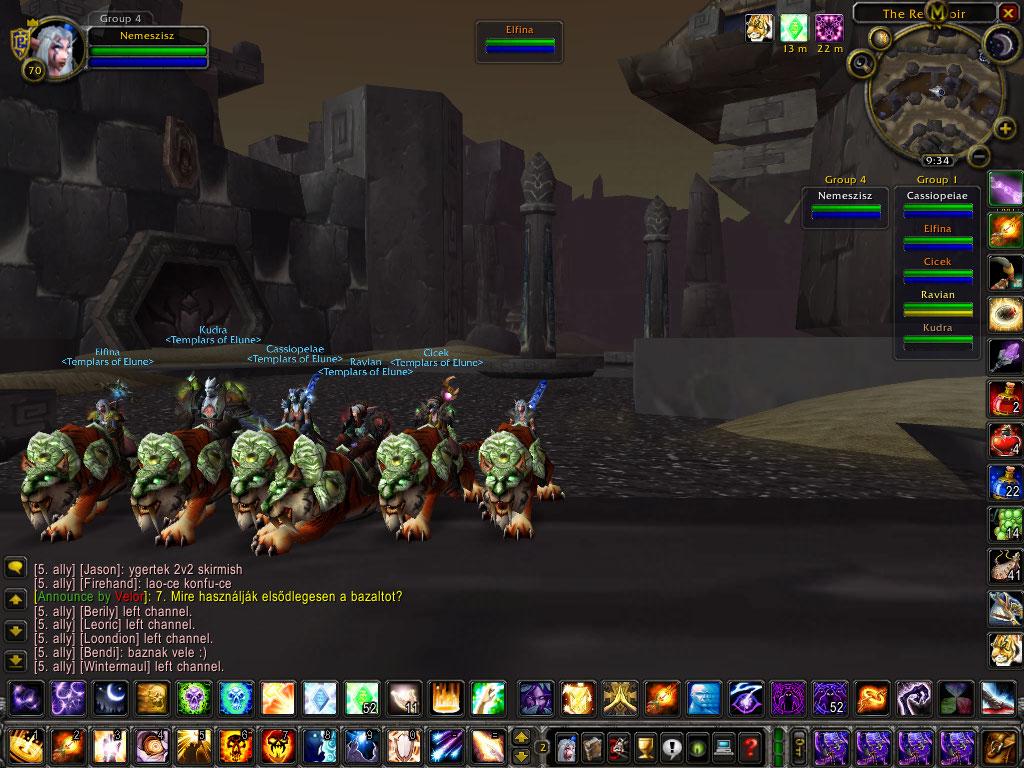The height and width of the screenshot is (768, 1024).
Task: Activate the crescent moon night ability
Action: click(110, 697)
